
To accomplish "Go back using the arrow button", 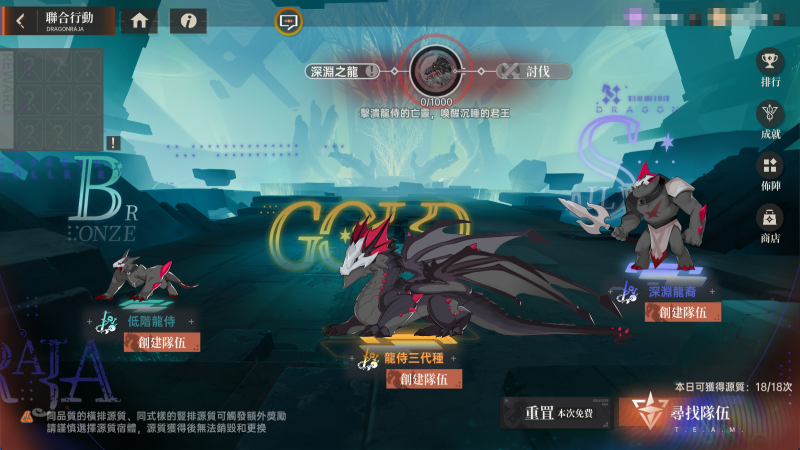I will (x=20, y=21).
